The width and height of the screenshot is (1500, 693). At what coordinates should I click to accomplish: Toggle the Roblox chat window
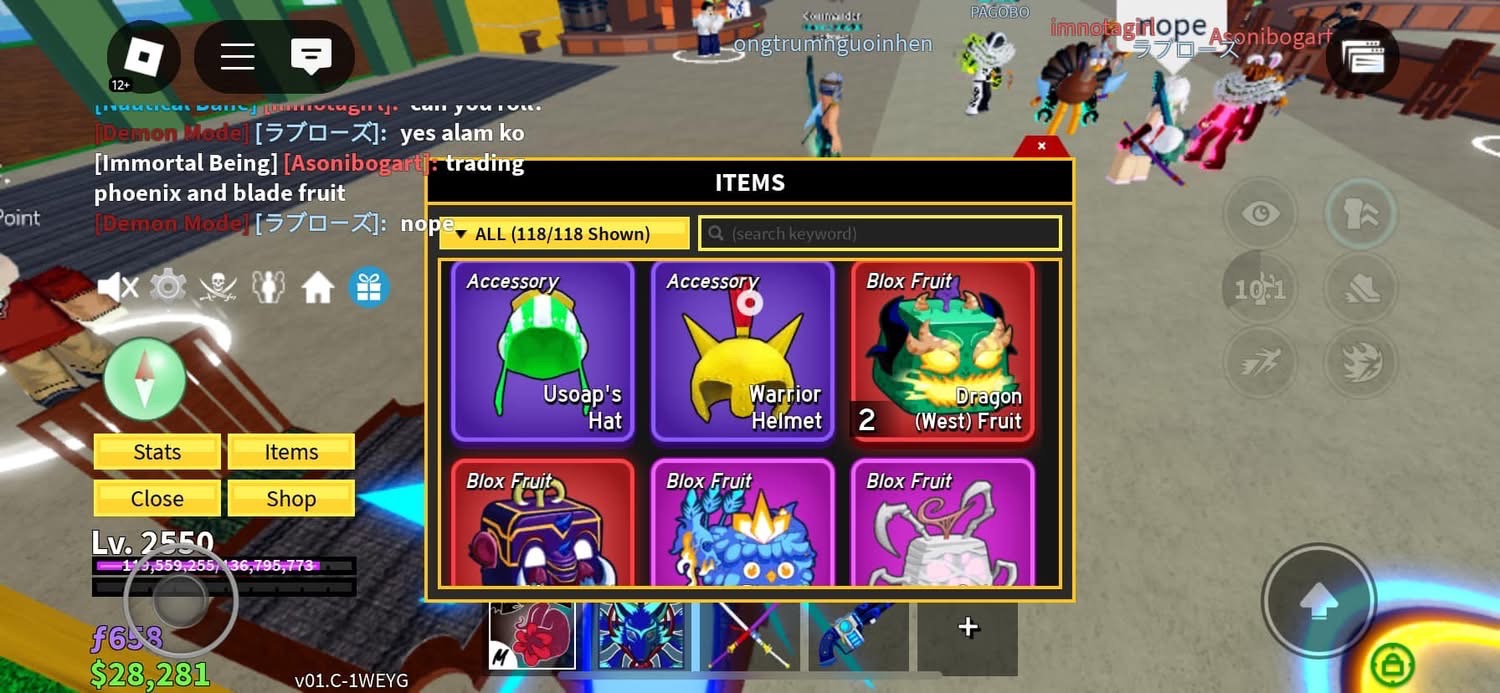311,56
